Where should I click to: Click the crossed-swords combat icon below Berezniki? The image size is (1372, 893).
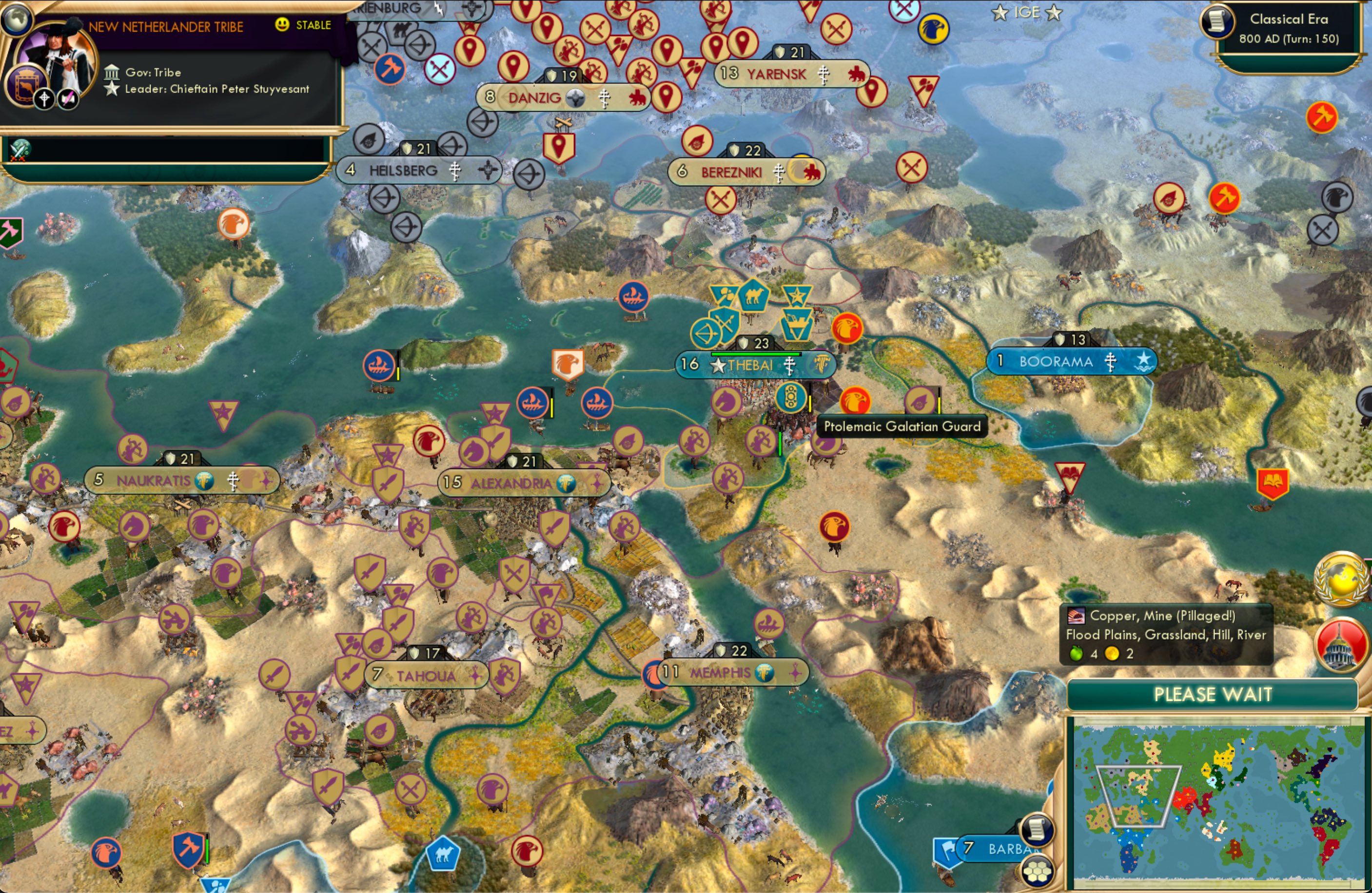click(x=721, y=199)
